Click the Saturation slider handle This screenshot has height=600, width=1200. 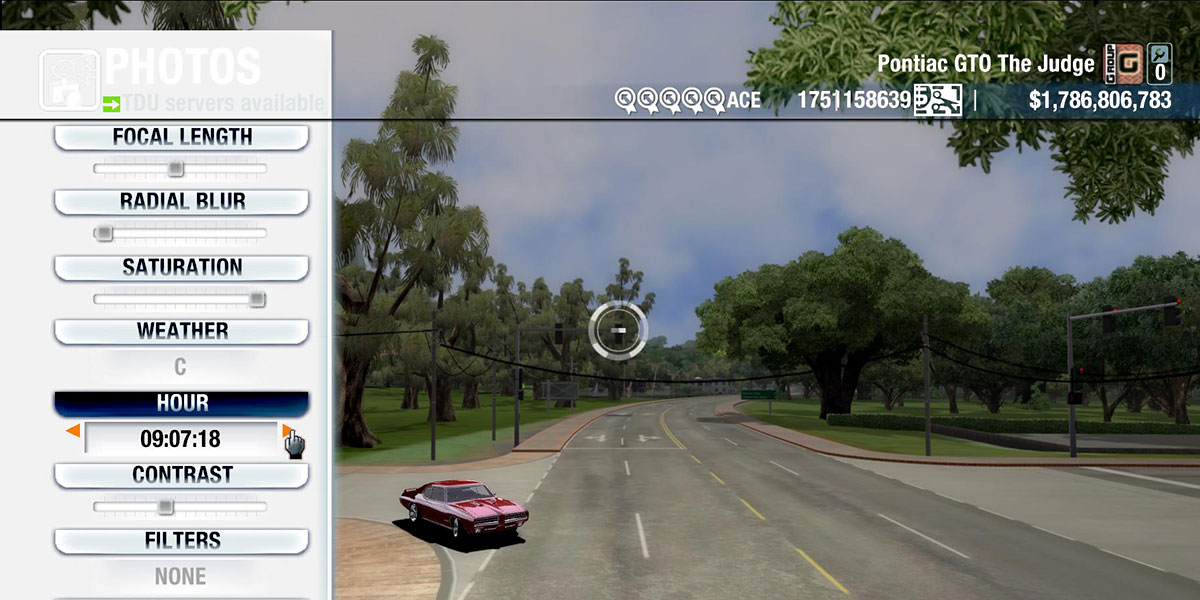tap(257, 298)
